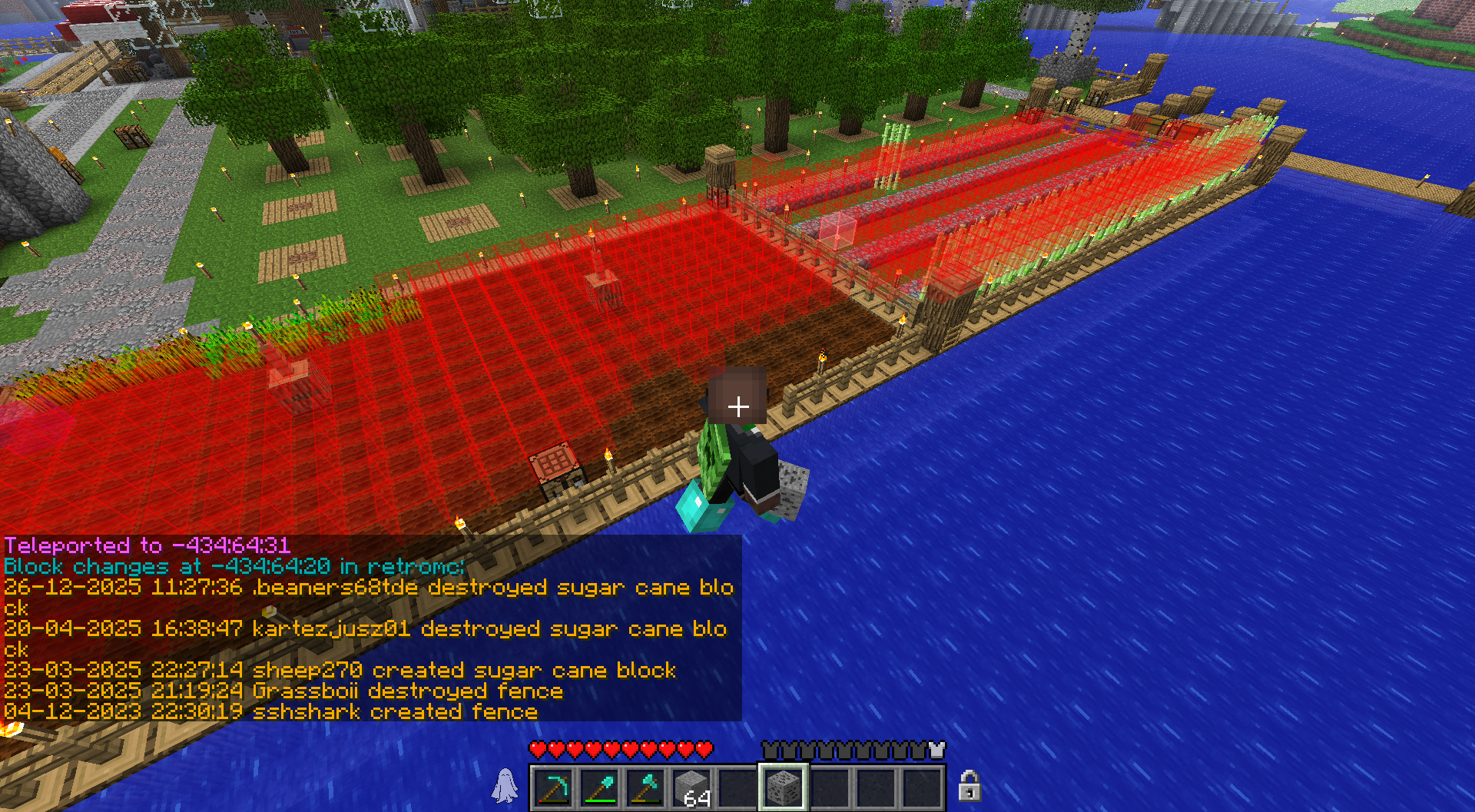The height and width of the screenshot is (812, 1475).
Task: Select the diamond pickaxe hotbar slot
Action: click(x=554, y=787)
